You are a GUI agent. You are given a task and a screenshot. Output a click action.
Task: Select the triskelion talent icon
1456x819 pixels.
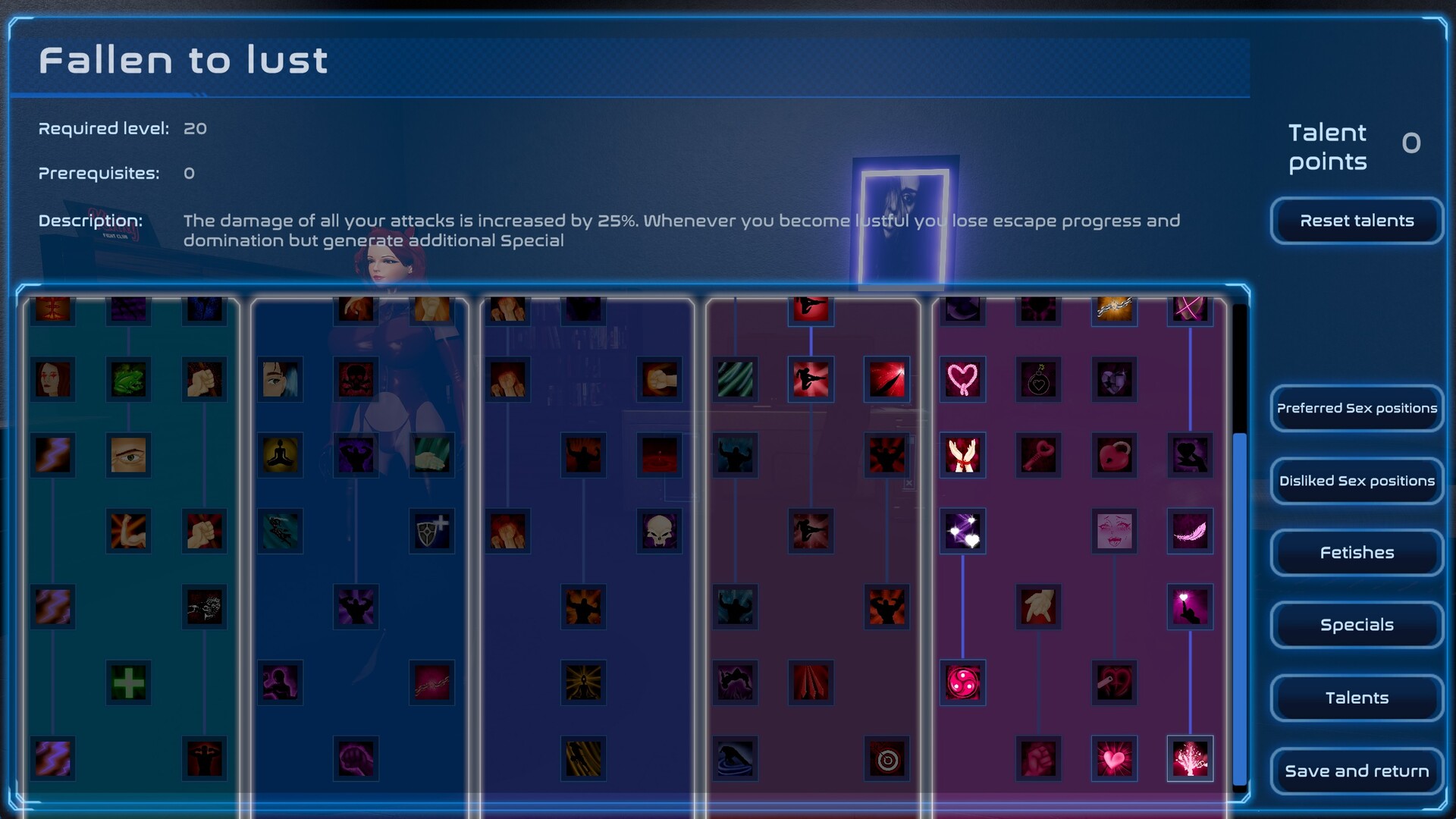962,681
